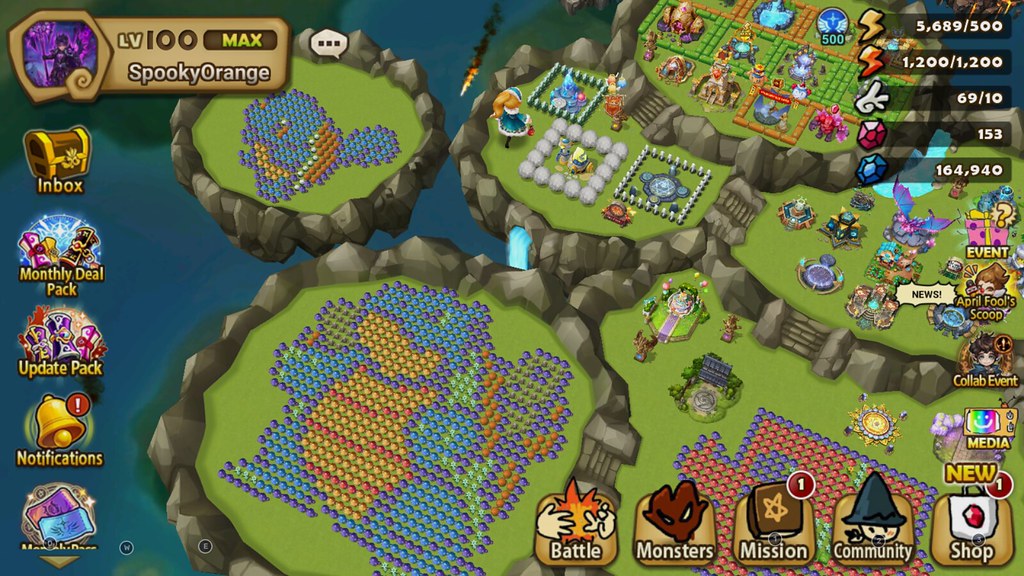Open the Monthly Deal Pack offer
This screenshot has height=576, width=1024.
pyautogui.click(x=60, y=250)
